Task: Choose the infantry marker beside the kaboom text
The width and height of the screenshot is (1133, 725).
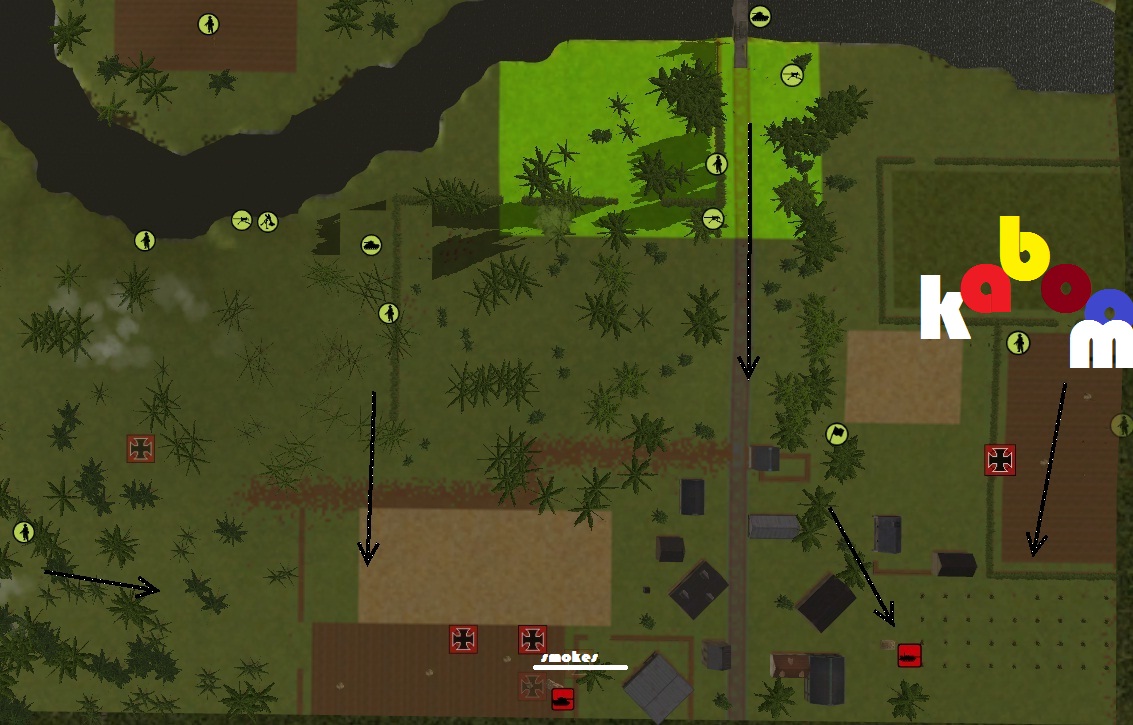Action: coord(1018,343)
